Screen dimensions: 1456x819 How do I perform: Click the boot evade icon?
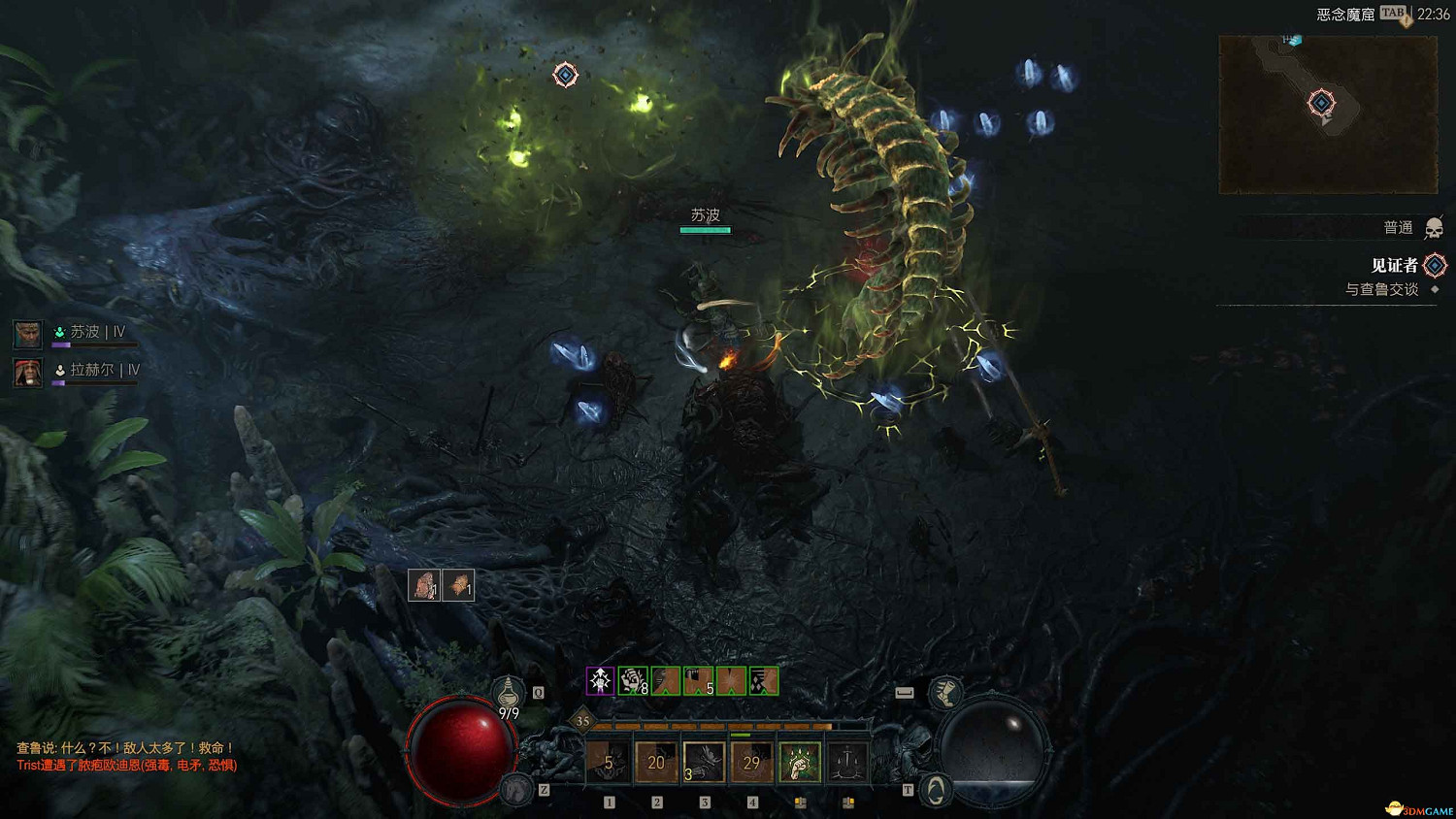pos(944,693)
